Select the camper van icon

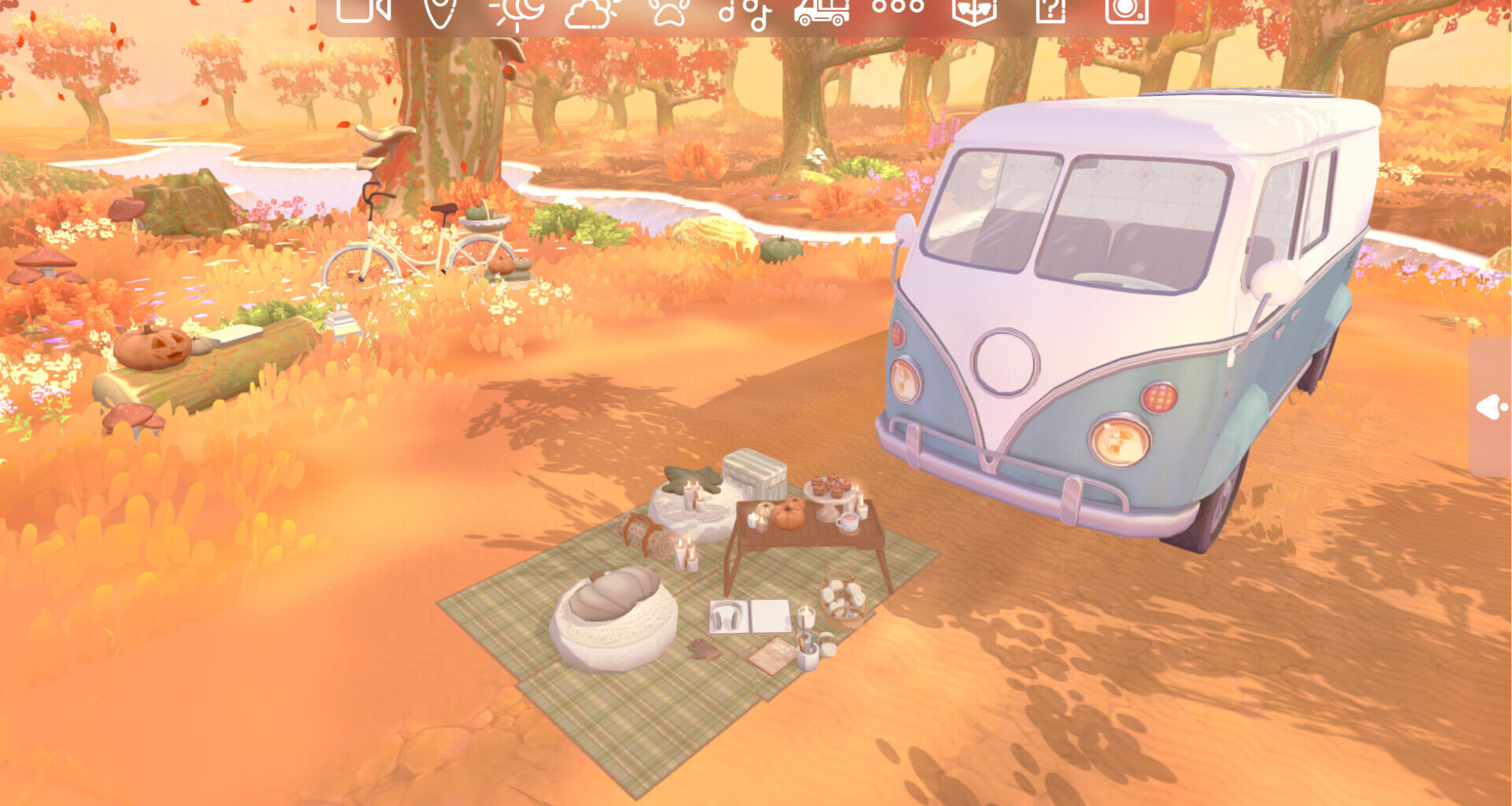[821, 10]
